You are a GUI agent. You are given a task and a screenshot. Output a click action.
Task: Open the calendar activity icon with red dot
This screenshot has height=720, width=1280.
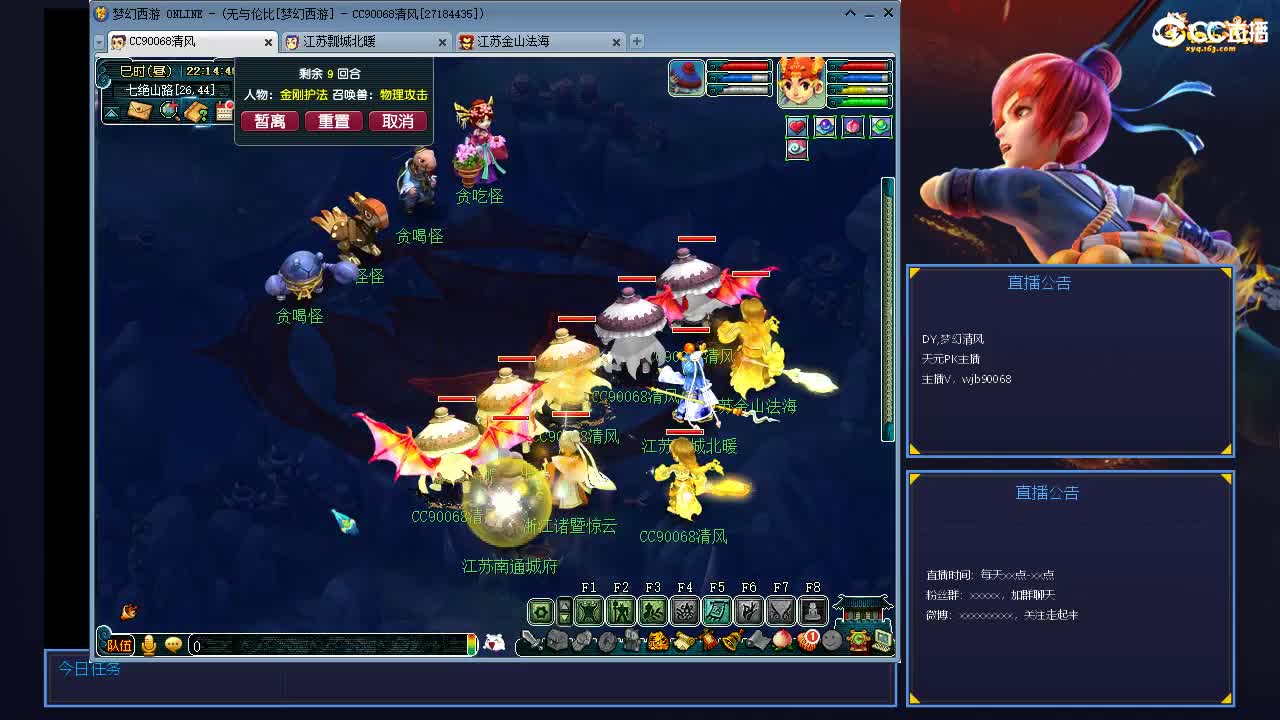pyautogui.click(x=224, y=110)
